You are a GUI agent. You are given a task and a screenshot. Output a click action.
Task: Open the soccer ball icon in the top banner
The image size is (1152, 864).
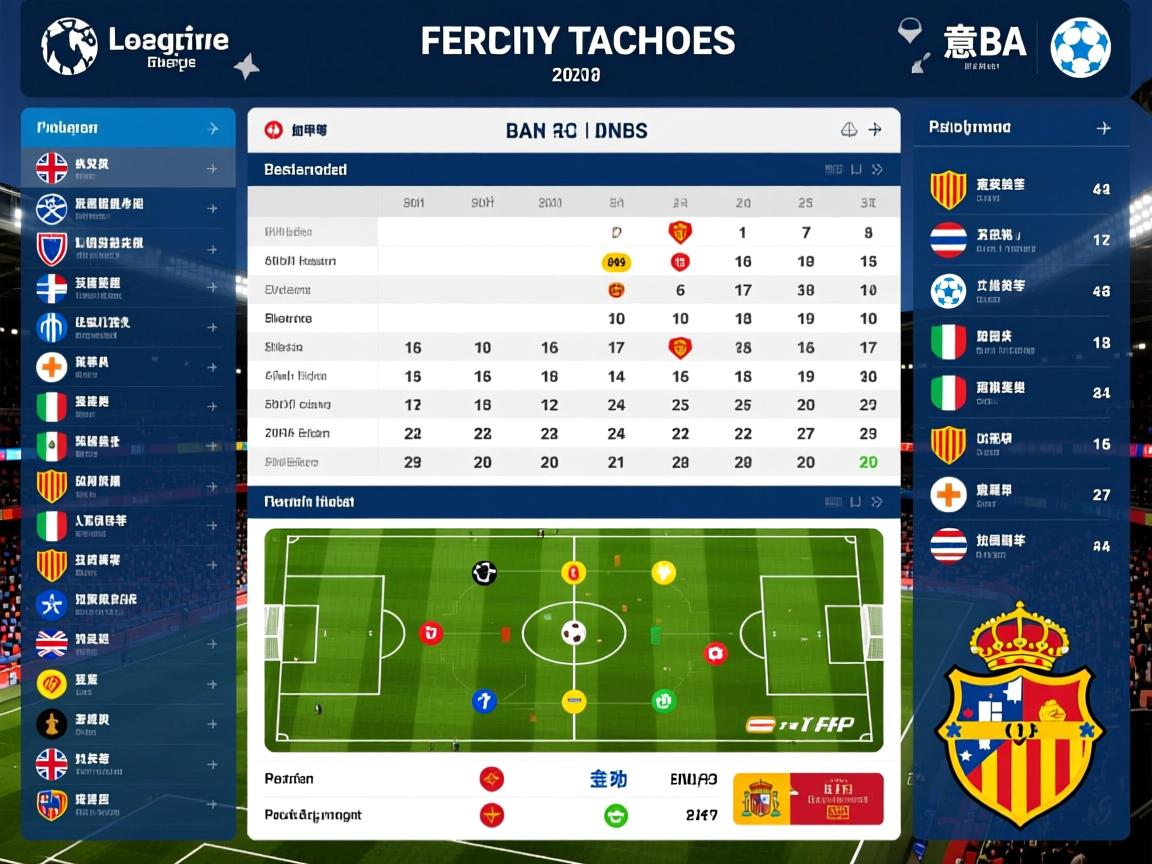(1080, 47)
